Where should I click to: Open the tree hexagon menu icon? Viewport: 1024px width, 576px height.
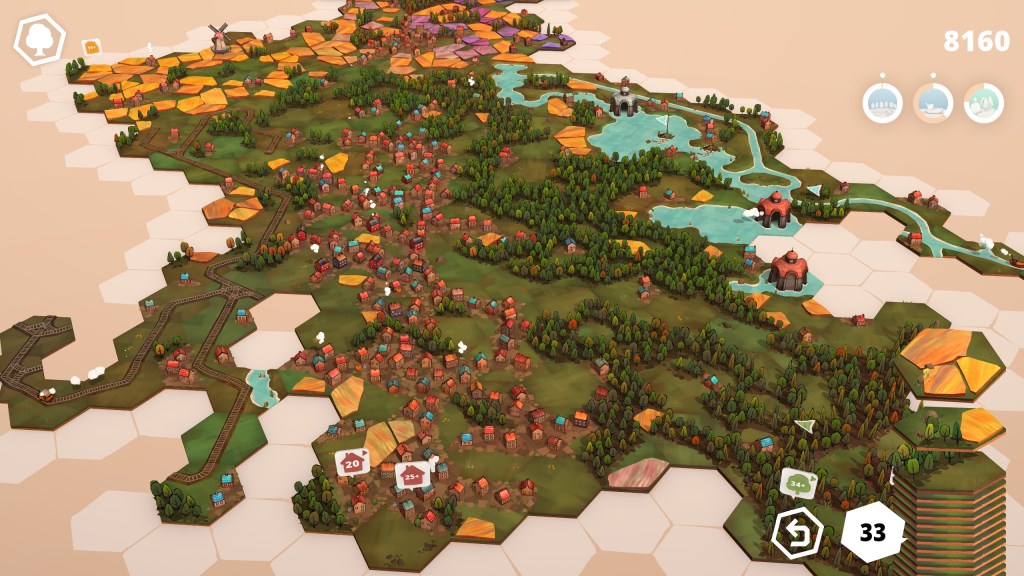[39, 40]
